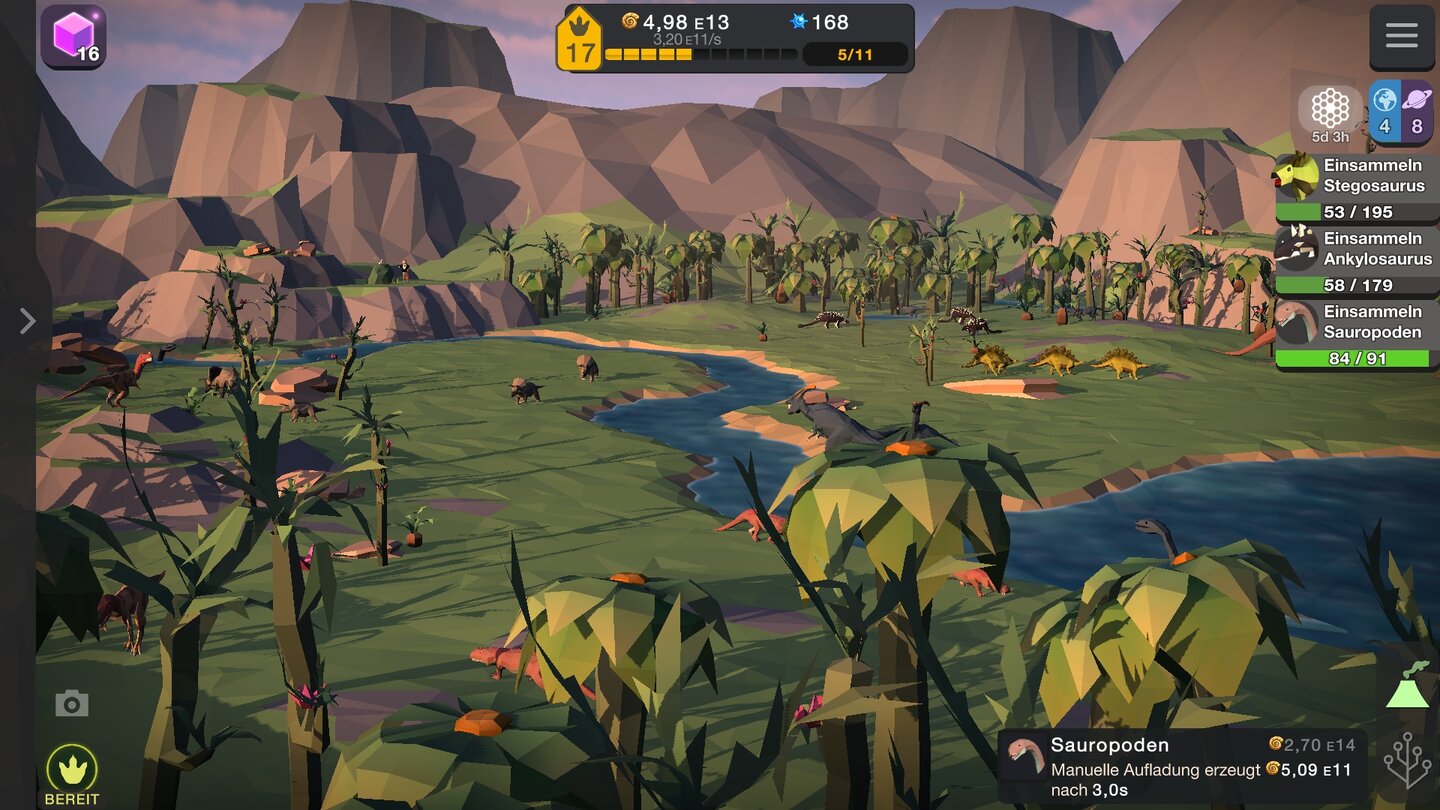This screenshot has width=1440, height=810.
Task: Tap the pink cube currency icon
Action: tap(73, 37)
